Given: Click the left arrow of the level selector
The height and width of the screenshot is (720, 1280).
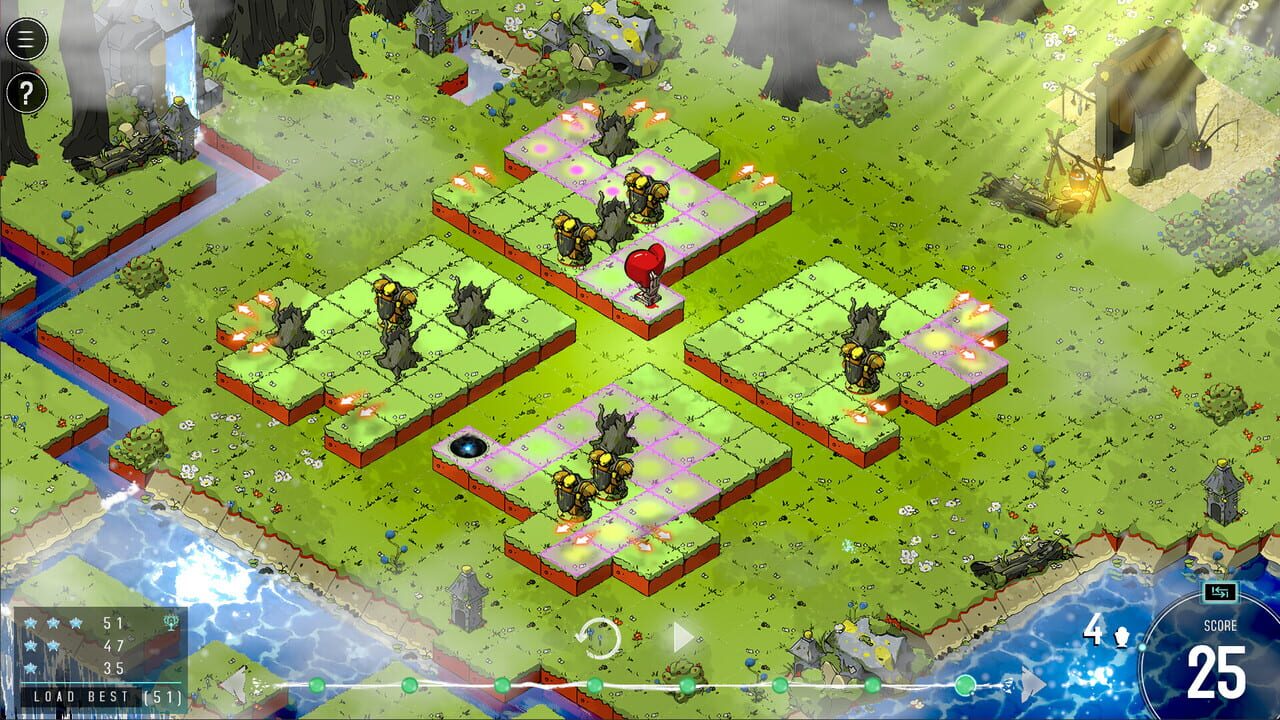Looking at the screenshot, I should pyautogui.click(x=232, y=686).
